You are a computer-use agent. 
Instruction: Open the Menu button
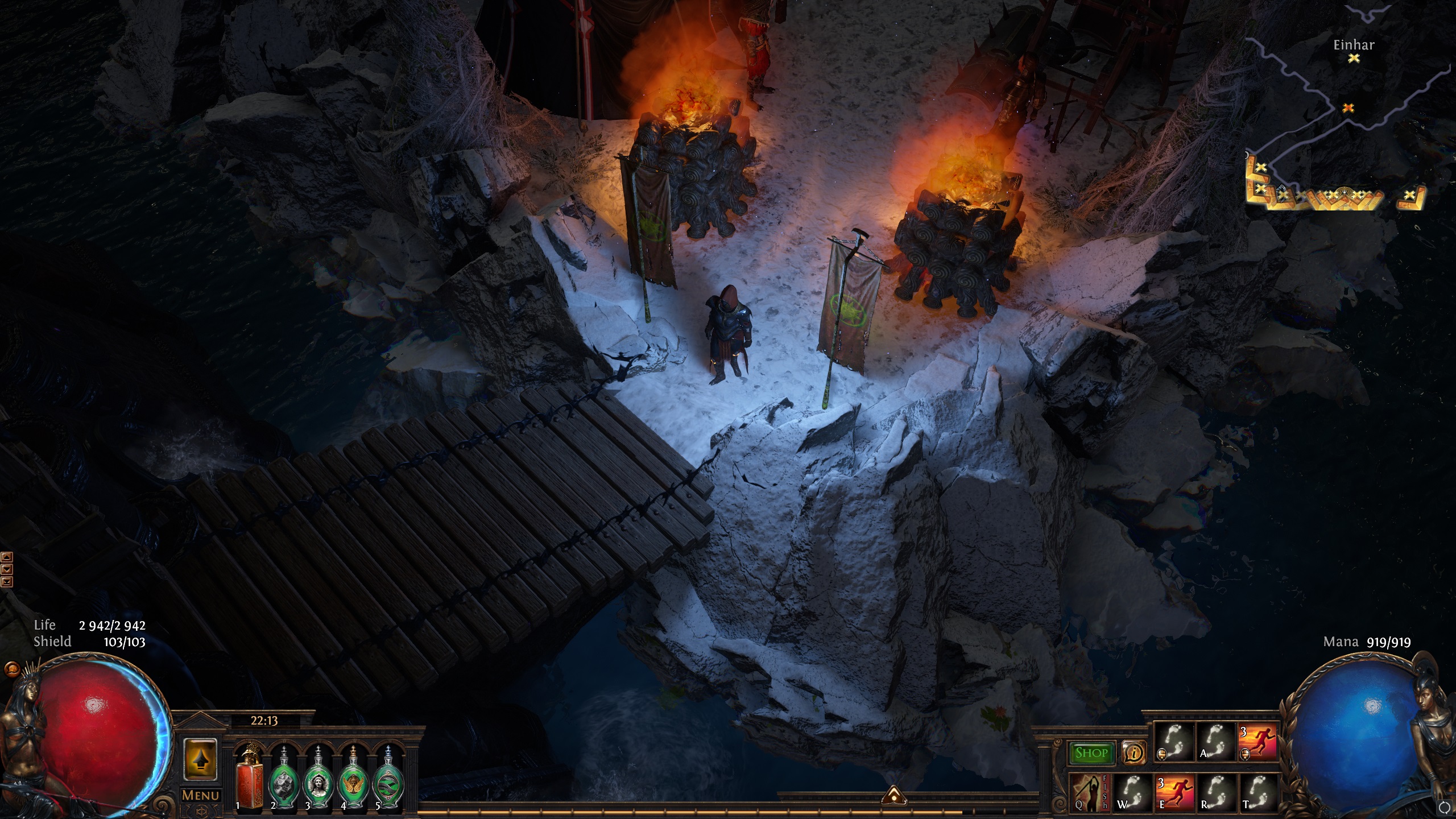[200, 795]
